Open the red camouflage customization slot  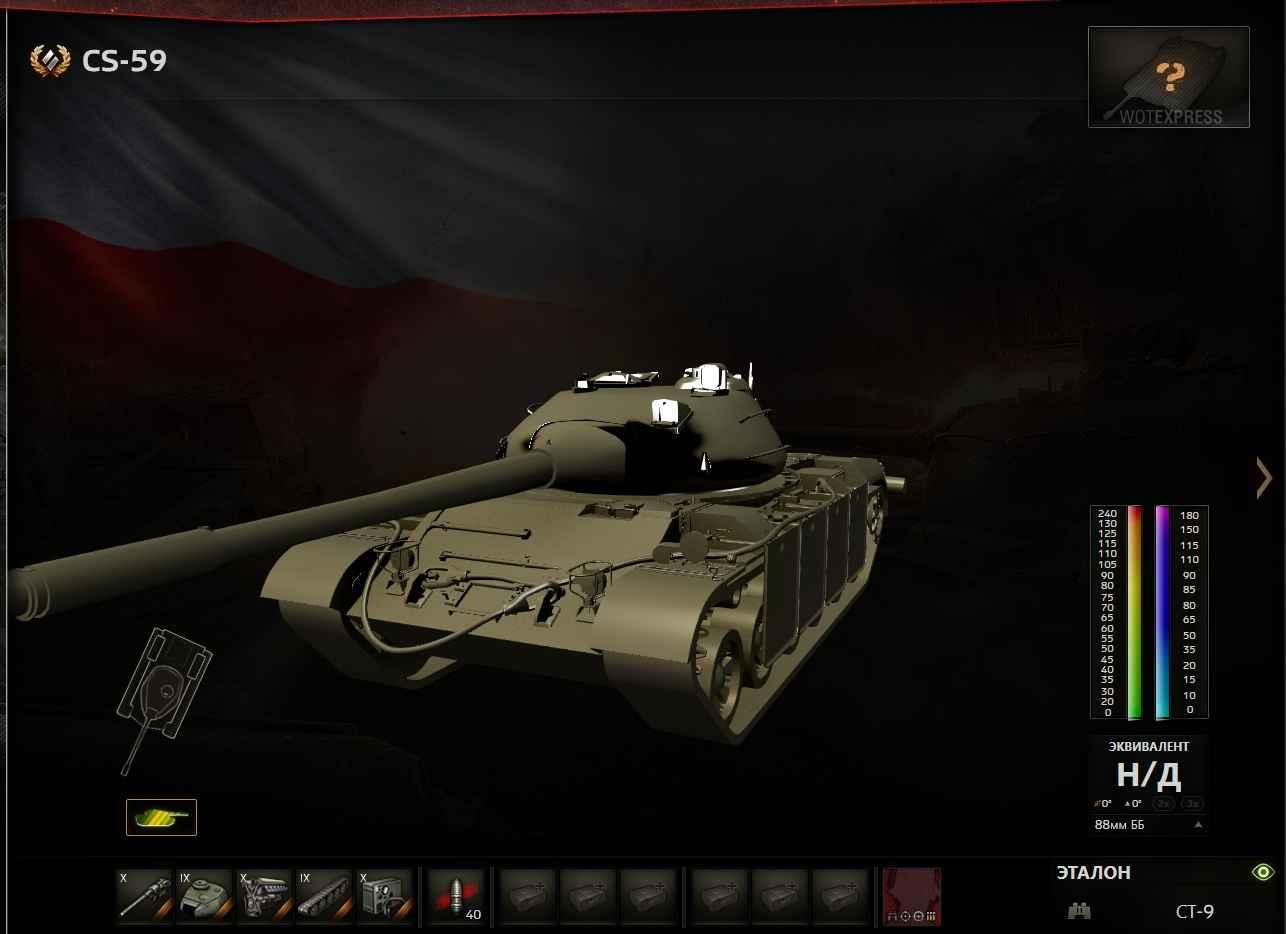(x=911, y=896)
